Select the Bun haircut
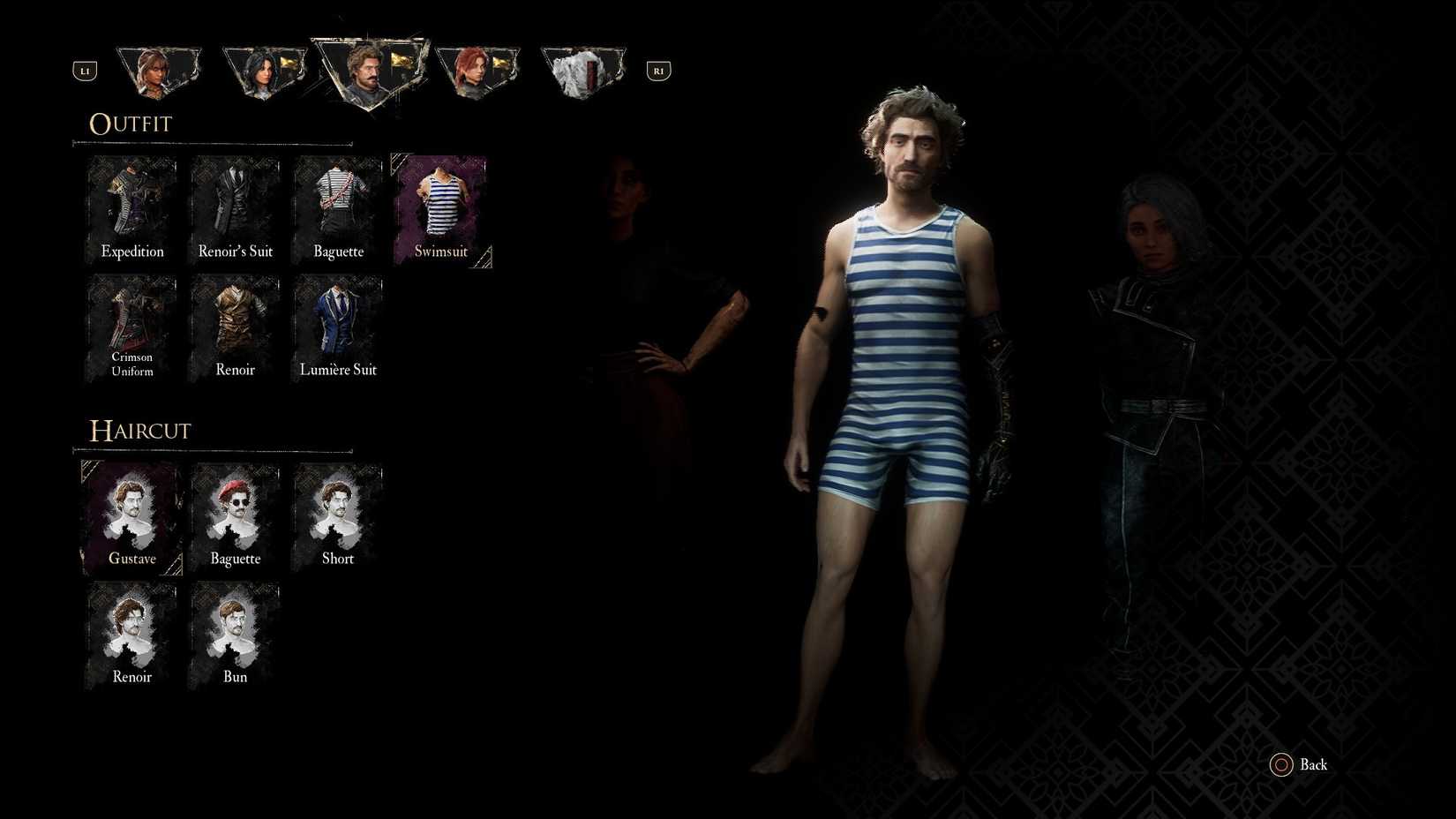Viewport: 1456px width, 819px height. click(235, 635)
